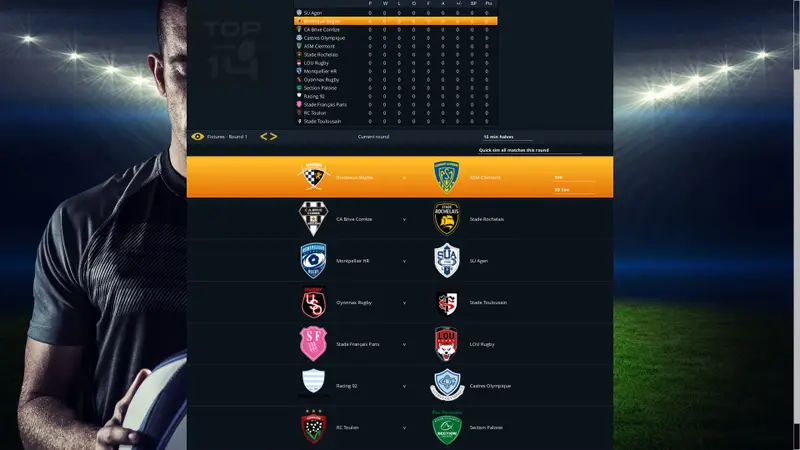Advance to the next fixtures round arrow
The image size is (800, 450).
[x=273, y=136]
